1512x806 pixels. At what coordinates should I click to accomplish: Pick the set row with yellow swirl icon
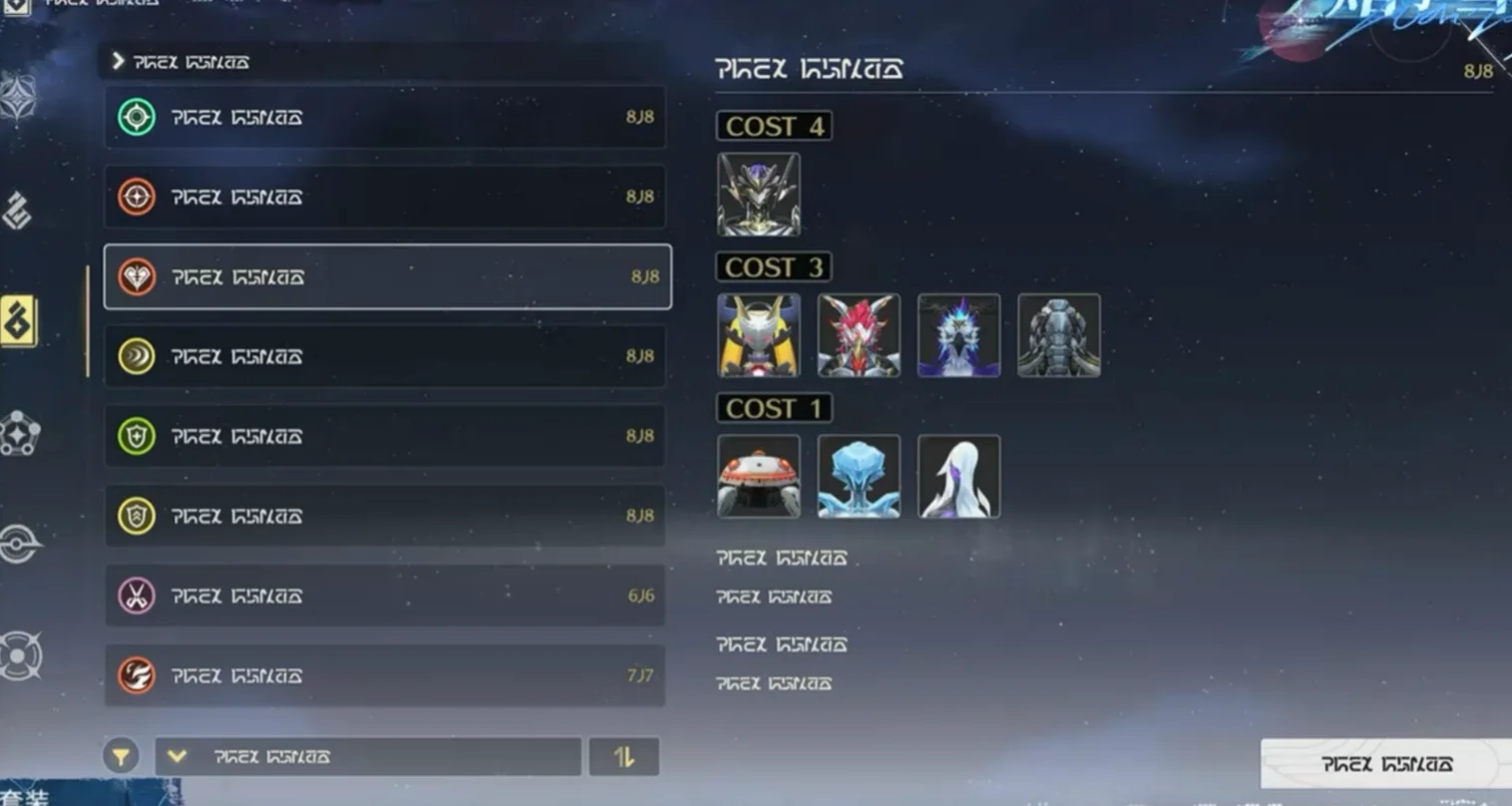[385, 357]
